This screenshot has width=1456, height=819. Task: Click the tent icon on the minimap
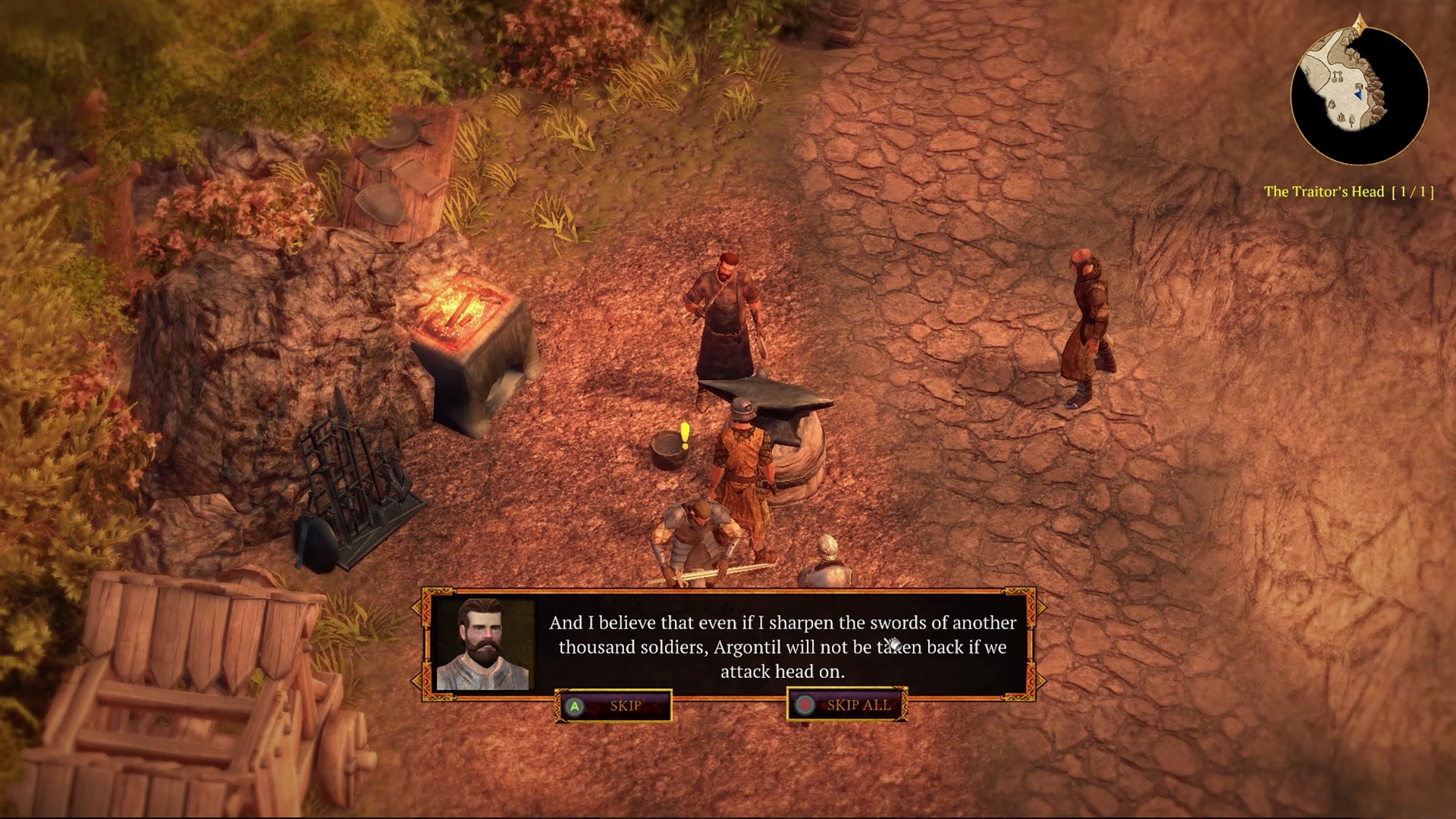(1341, 117)
